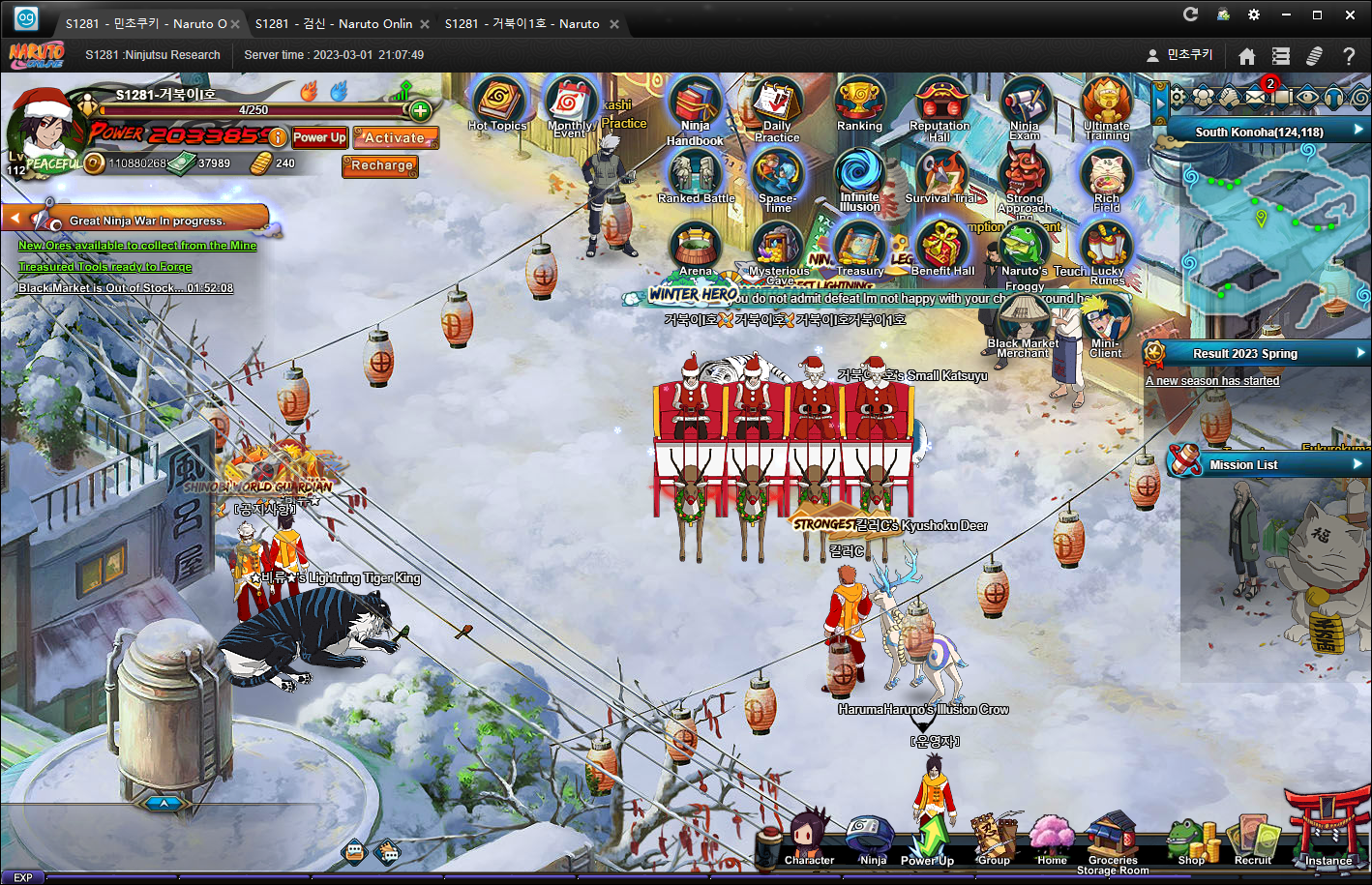Activate the VIP using the Activate button
Screen dimensions: 1372x885
tap(395, 138)
